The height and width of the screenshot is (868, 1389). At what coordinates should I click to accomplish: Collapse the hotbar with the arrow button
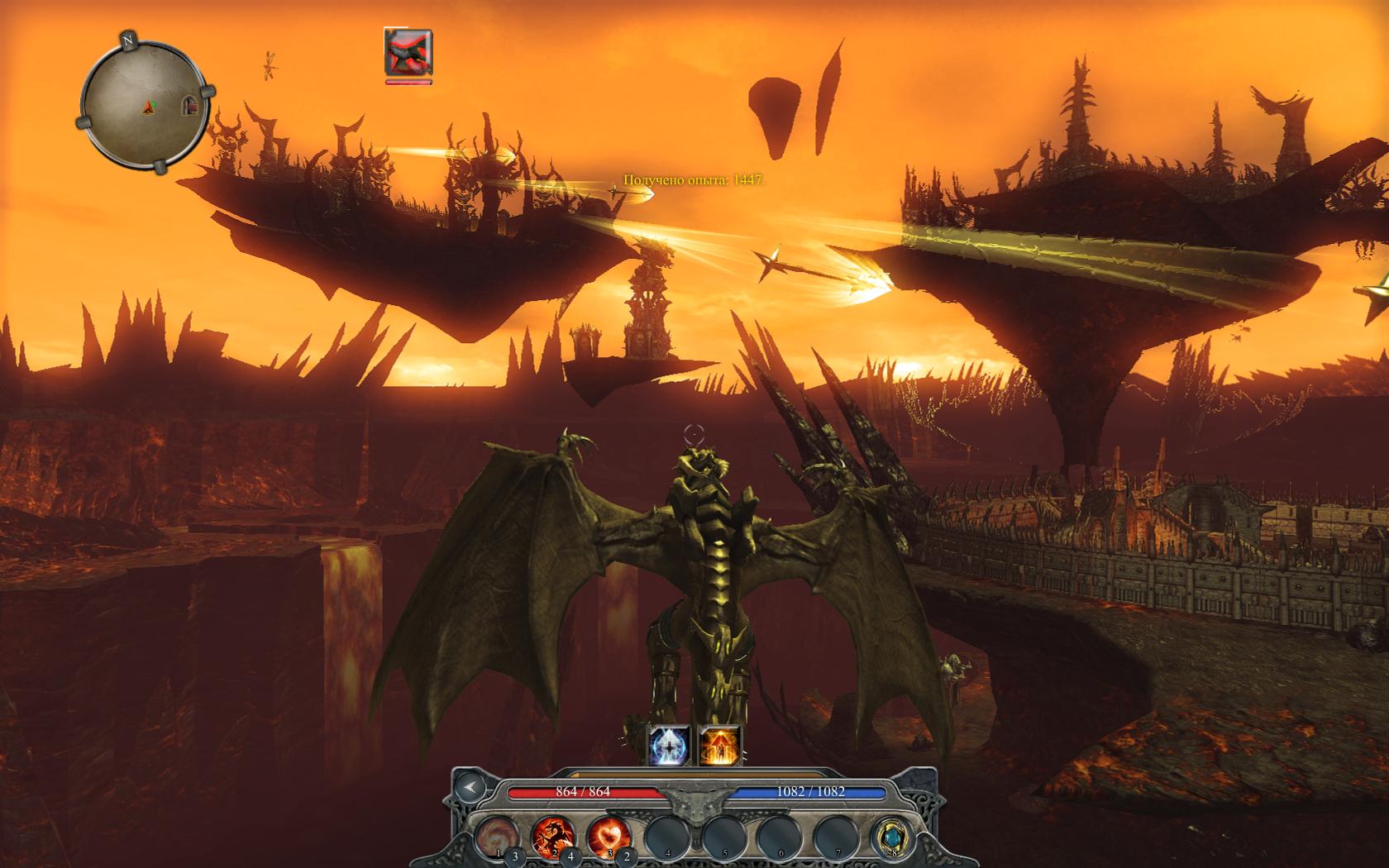[x=470, y=788]
